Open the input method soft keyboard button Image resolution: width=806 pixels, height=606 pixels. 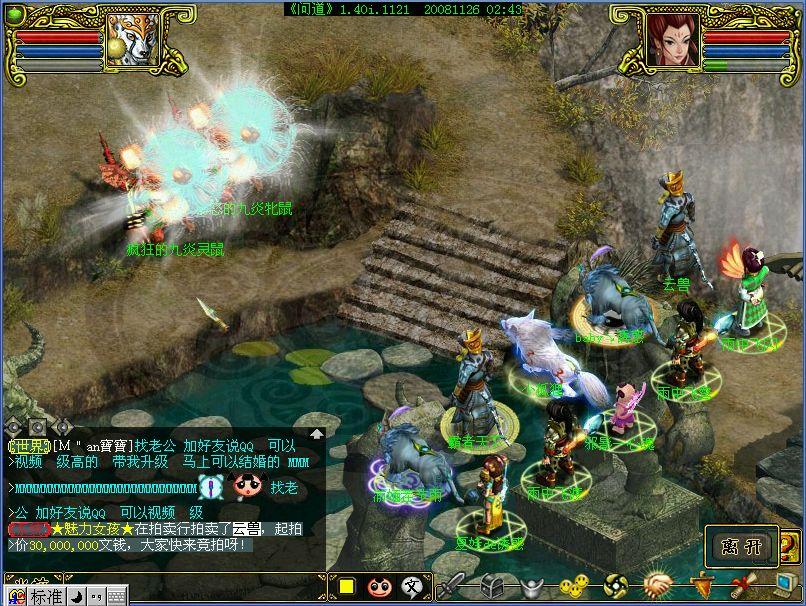tap(116, 597)
